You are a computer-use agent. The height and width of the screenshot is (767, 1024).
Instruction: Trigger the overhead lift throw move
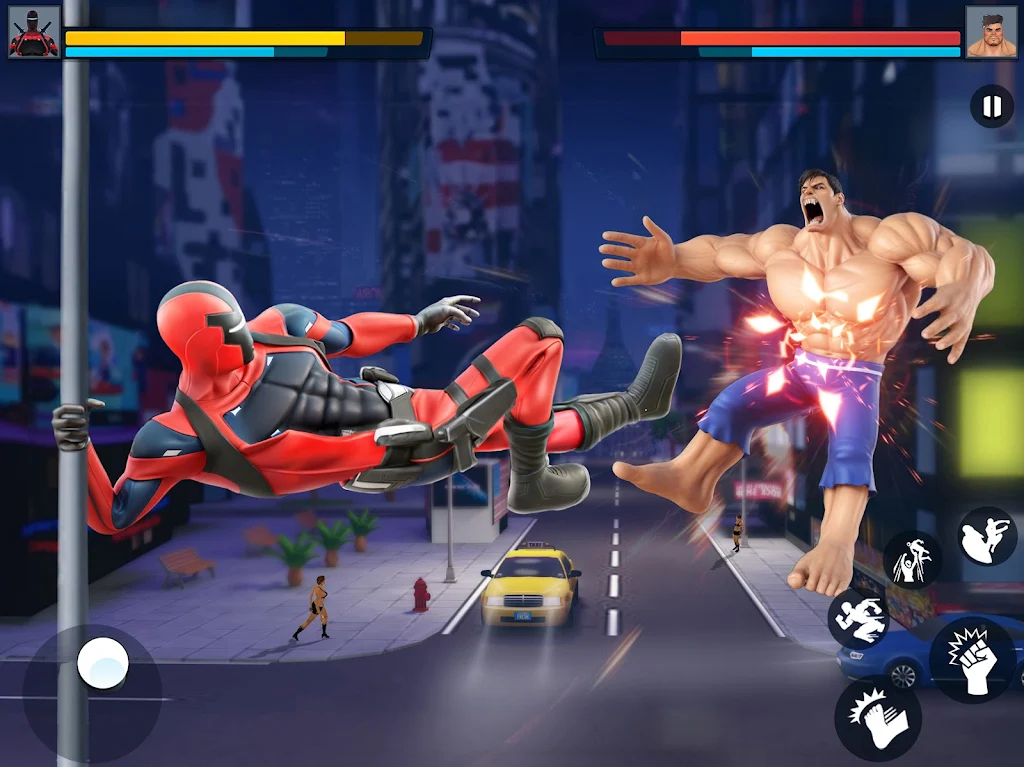coord(911,560)
